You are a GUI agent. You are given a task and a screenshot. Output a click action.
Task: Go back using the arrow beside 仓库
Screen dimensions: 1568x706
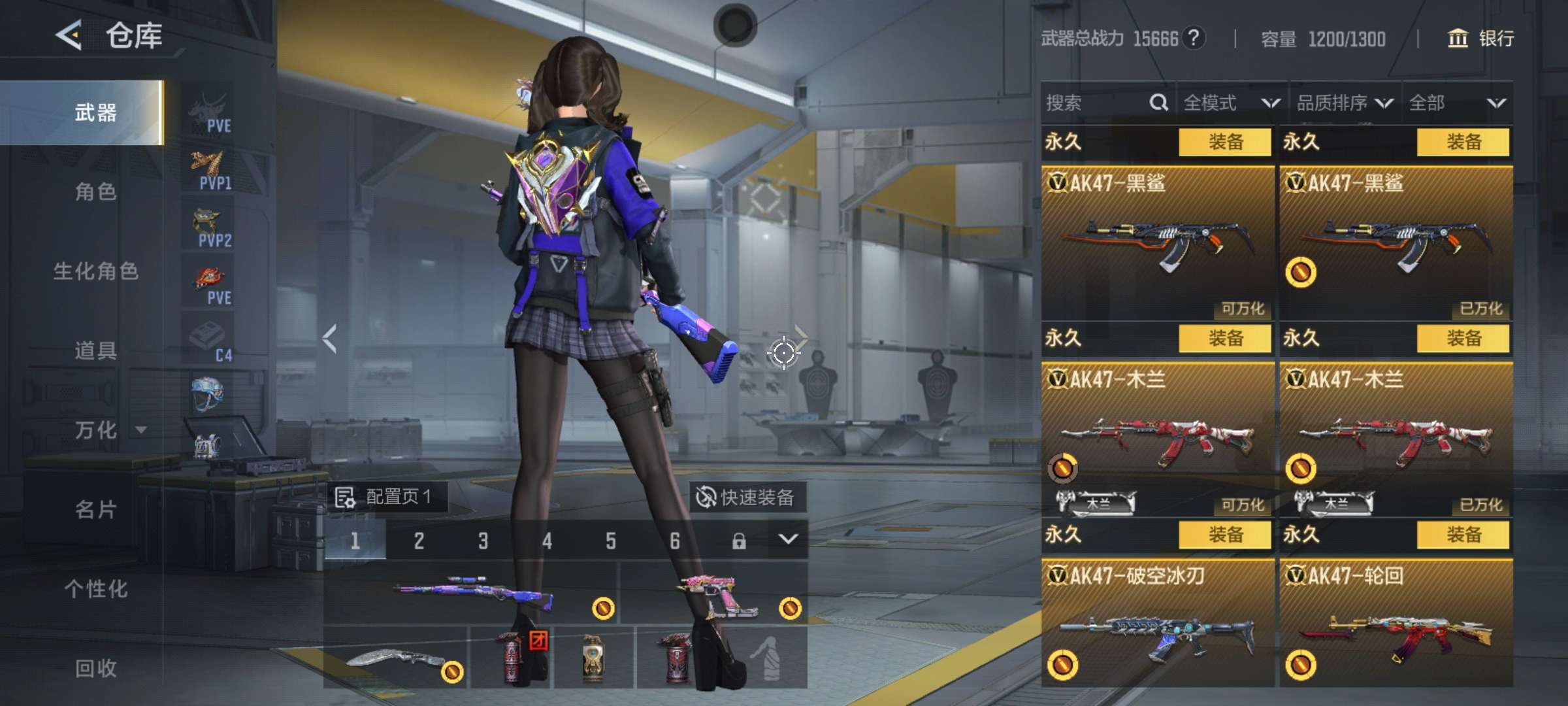pyautogui.click(x=69, y=35)
